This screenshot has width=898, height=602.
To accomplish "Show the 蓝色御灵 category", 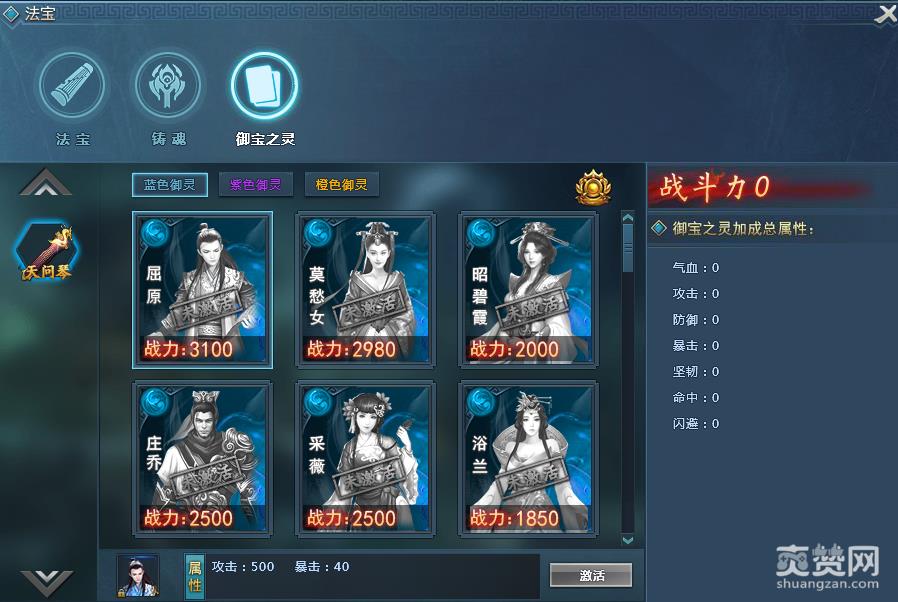I will tap(169, 185).
